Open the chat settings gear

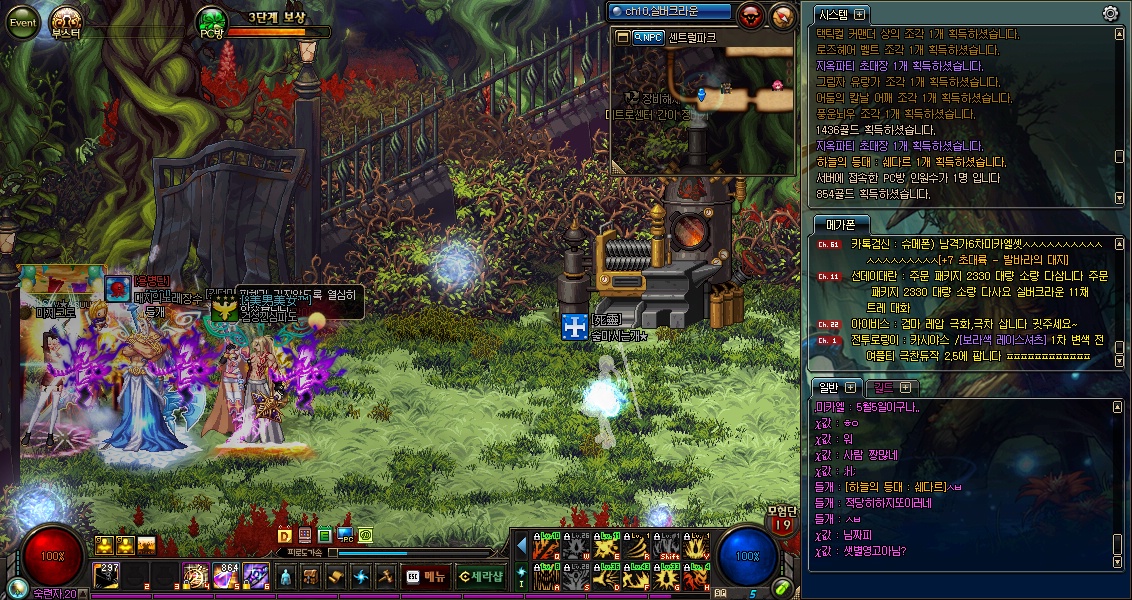coord(1110,14)
